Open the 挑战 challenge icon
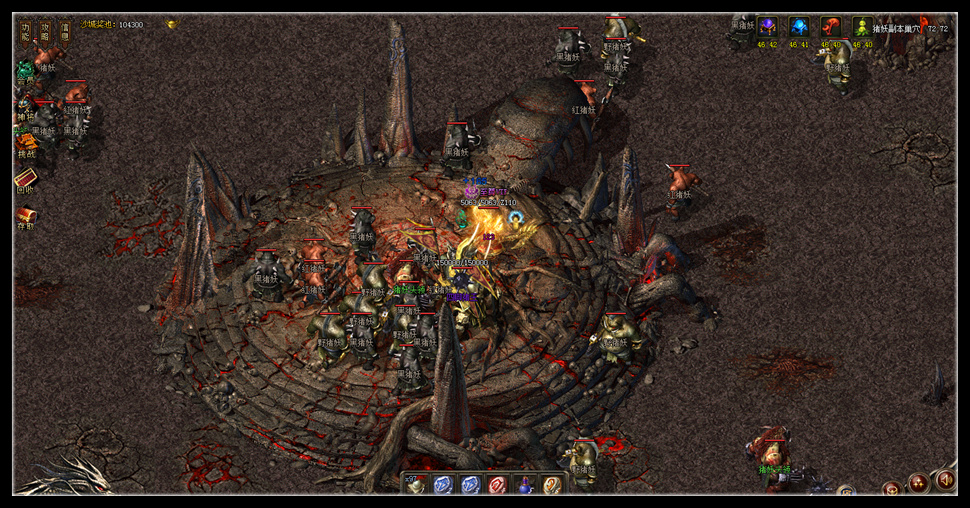This screenshot has height=508, width=970. pos(26,145)
